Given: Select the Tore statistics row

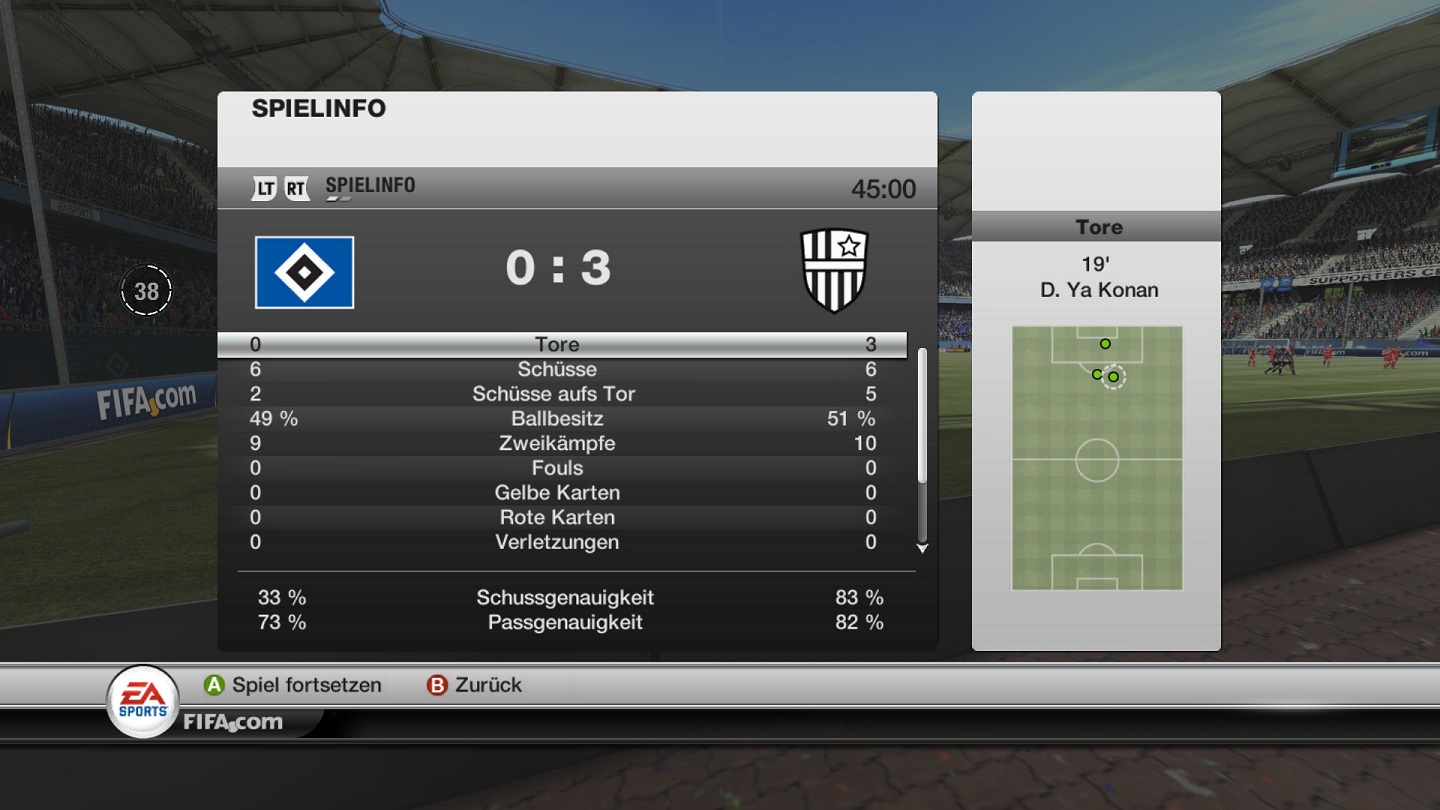Looking at the screenshot, I should coord(557,345).
